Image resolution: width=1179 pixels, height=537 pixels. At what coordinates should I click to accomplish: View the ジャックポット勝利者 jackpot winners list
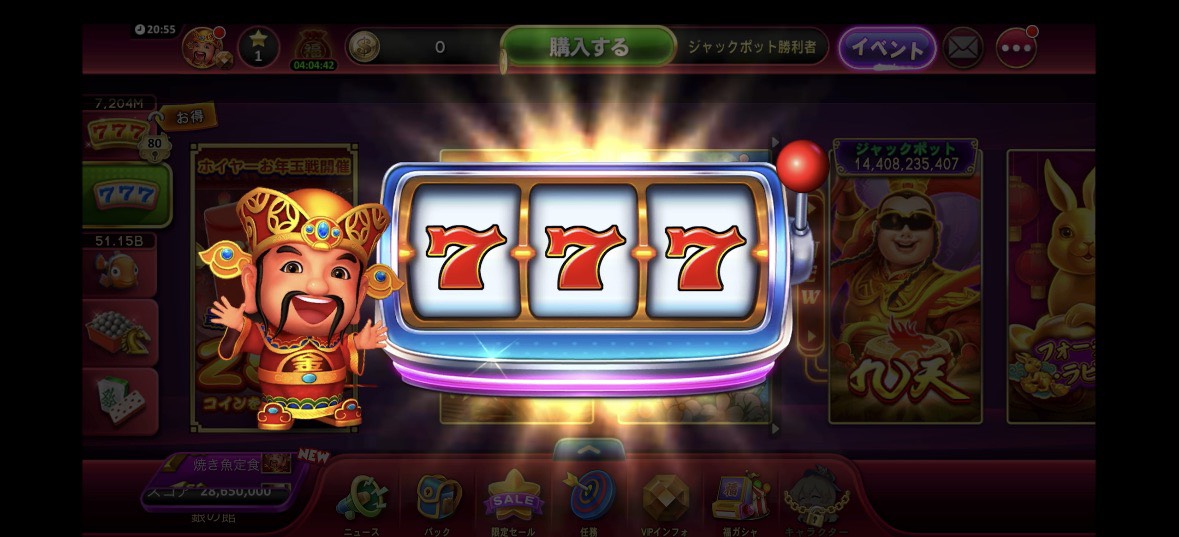[754, 47]
